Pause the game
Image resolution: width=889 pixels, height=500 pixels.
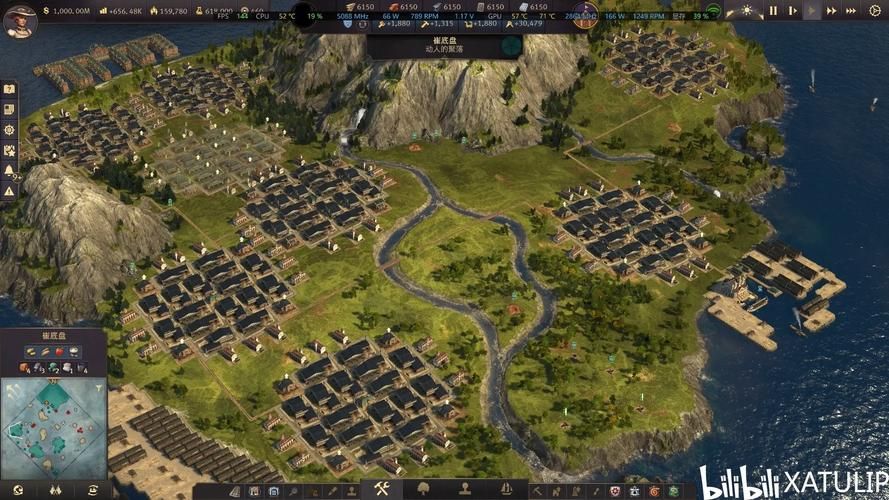[772, 11]
